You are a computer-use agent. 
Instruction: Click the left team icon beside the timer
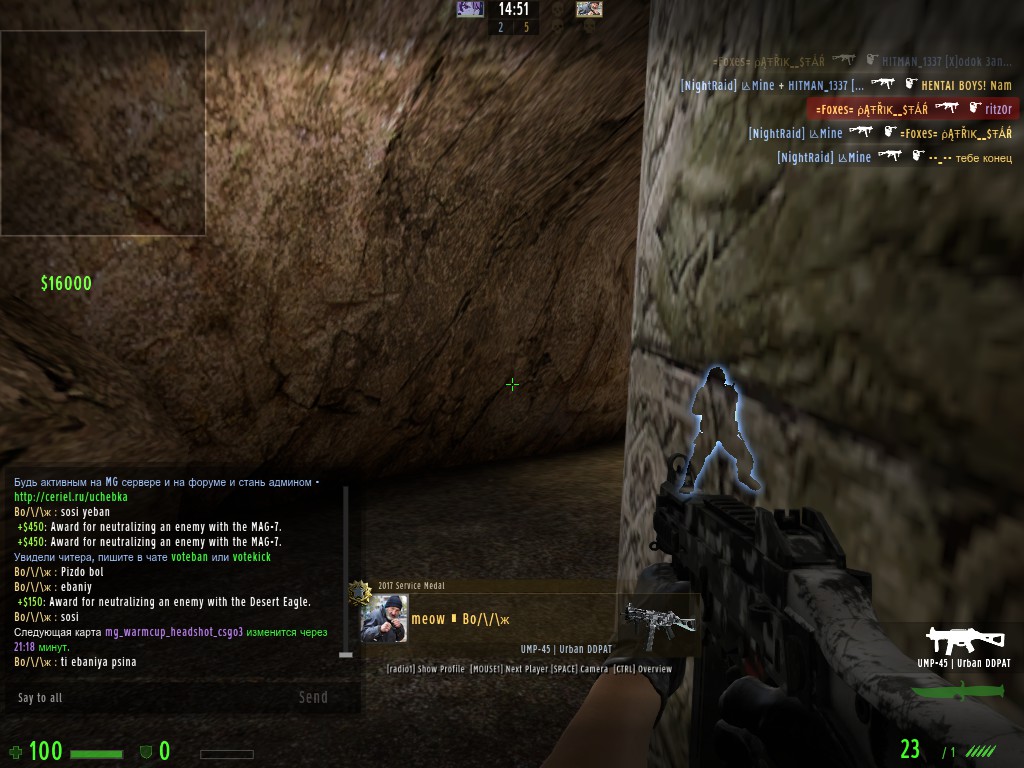(x=470, y=9)
